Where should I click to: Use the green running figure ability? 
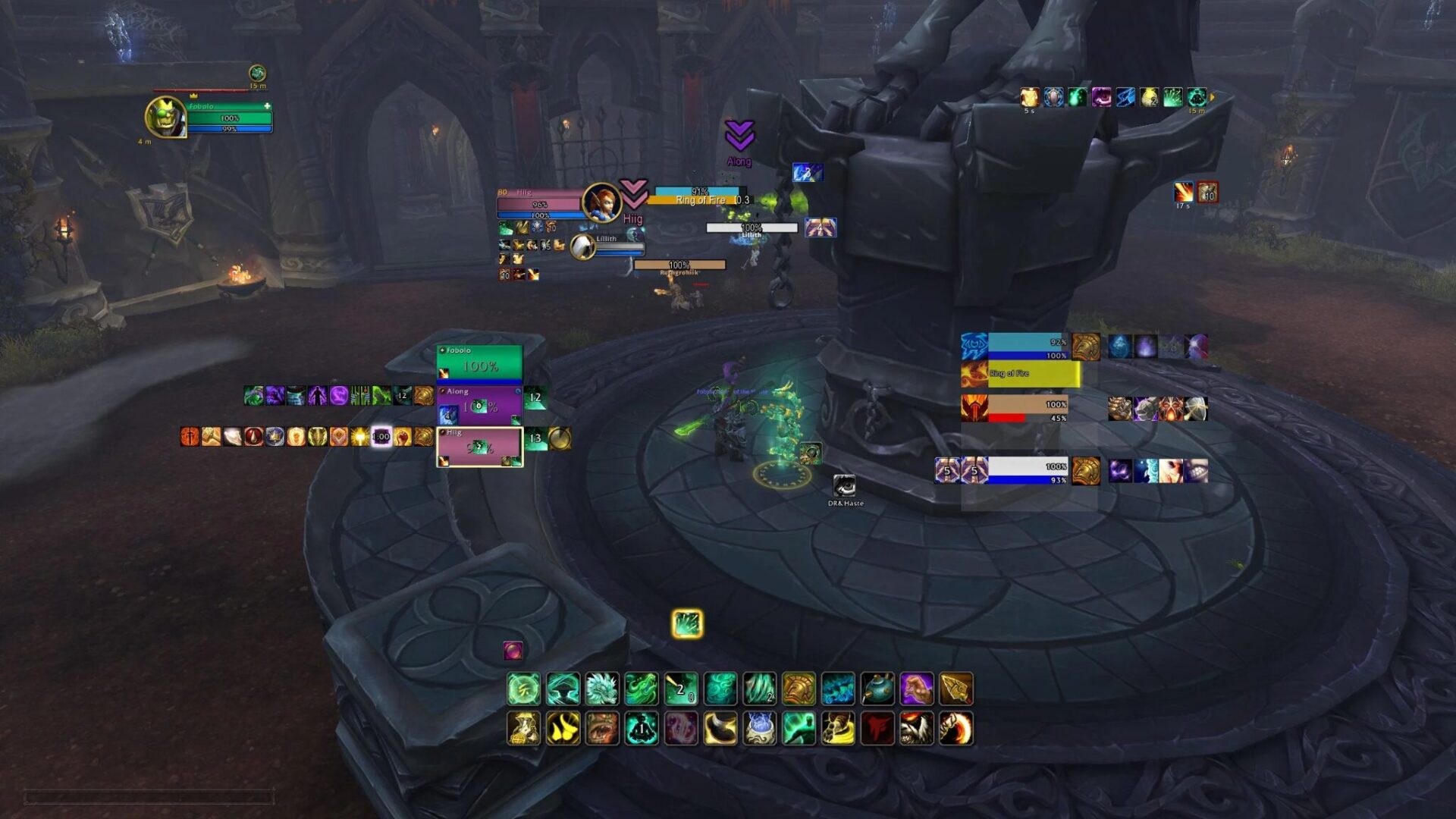click(x=799, y=729)
